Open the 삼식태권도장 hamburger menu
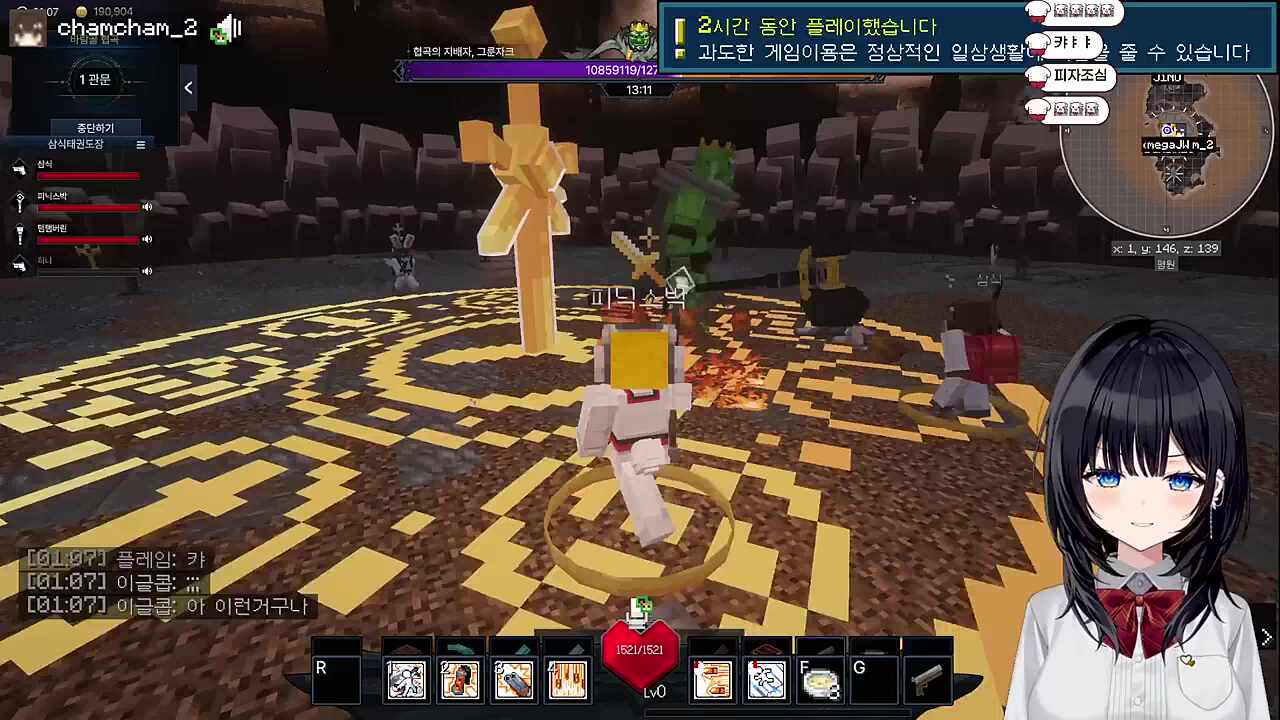This screenshot has height=720, width=1280. click(140, 143)
